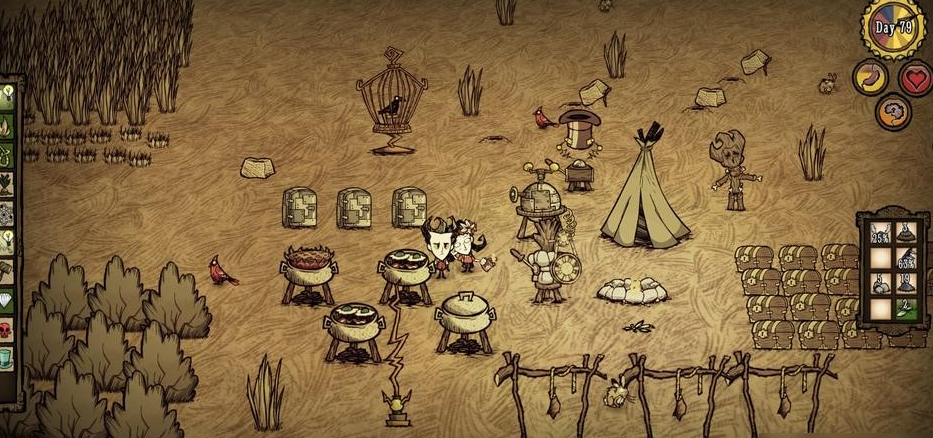Open the plant Food crafting tab
933x438 pixels.
click(8, 185)
